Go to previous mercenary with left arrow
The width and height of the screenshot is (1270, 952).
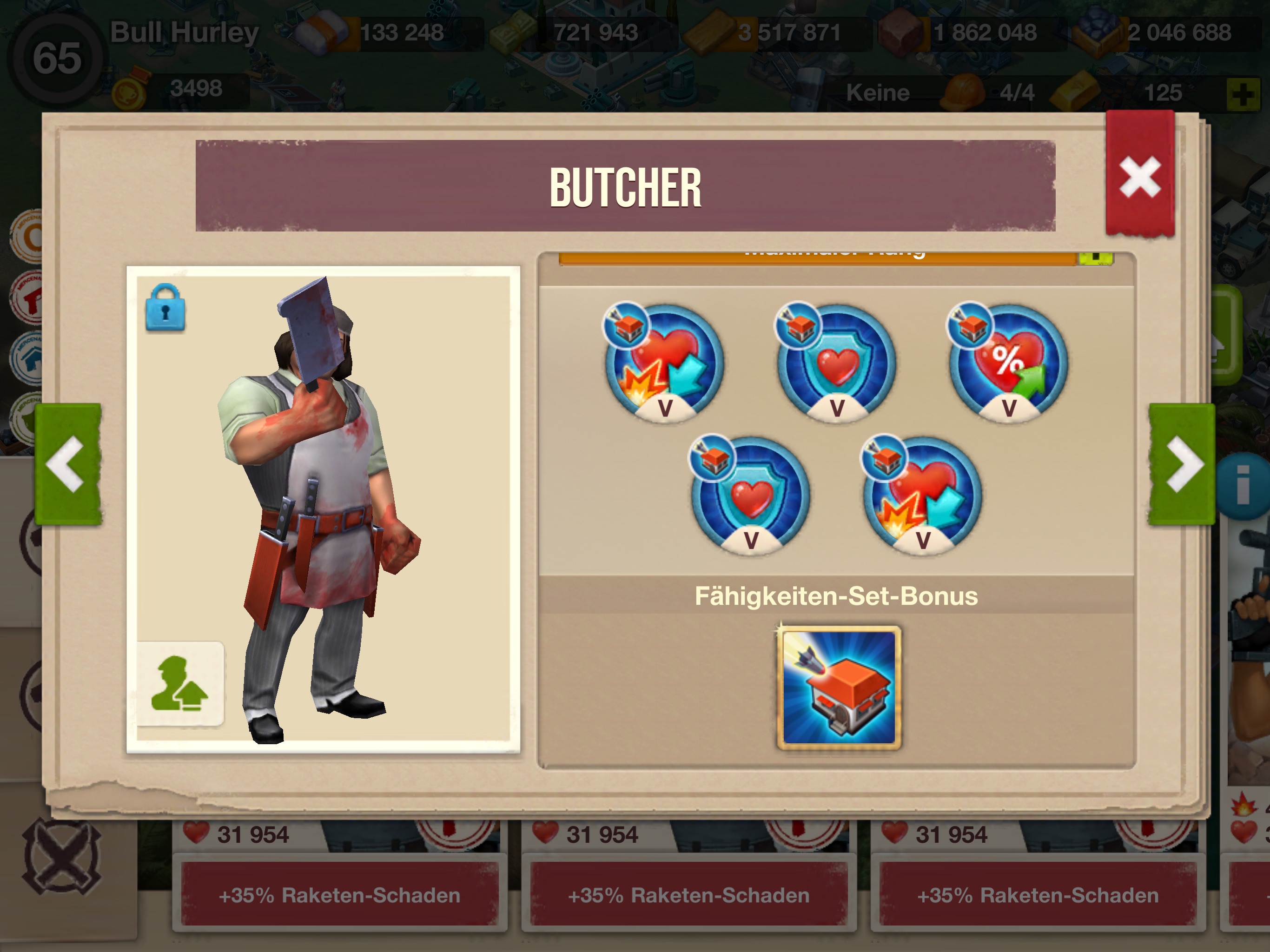68,464
